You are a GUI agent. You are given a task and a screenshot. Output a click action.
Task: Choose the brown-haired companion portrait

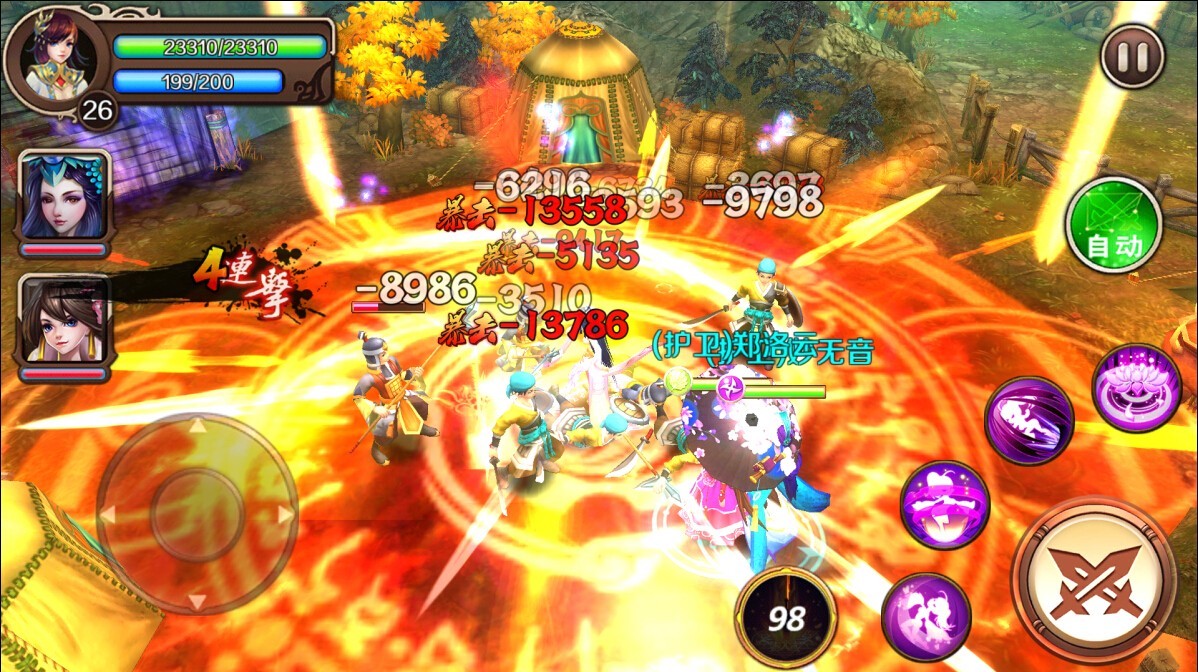tap(64, 322)
